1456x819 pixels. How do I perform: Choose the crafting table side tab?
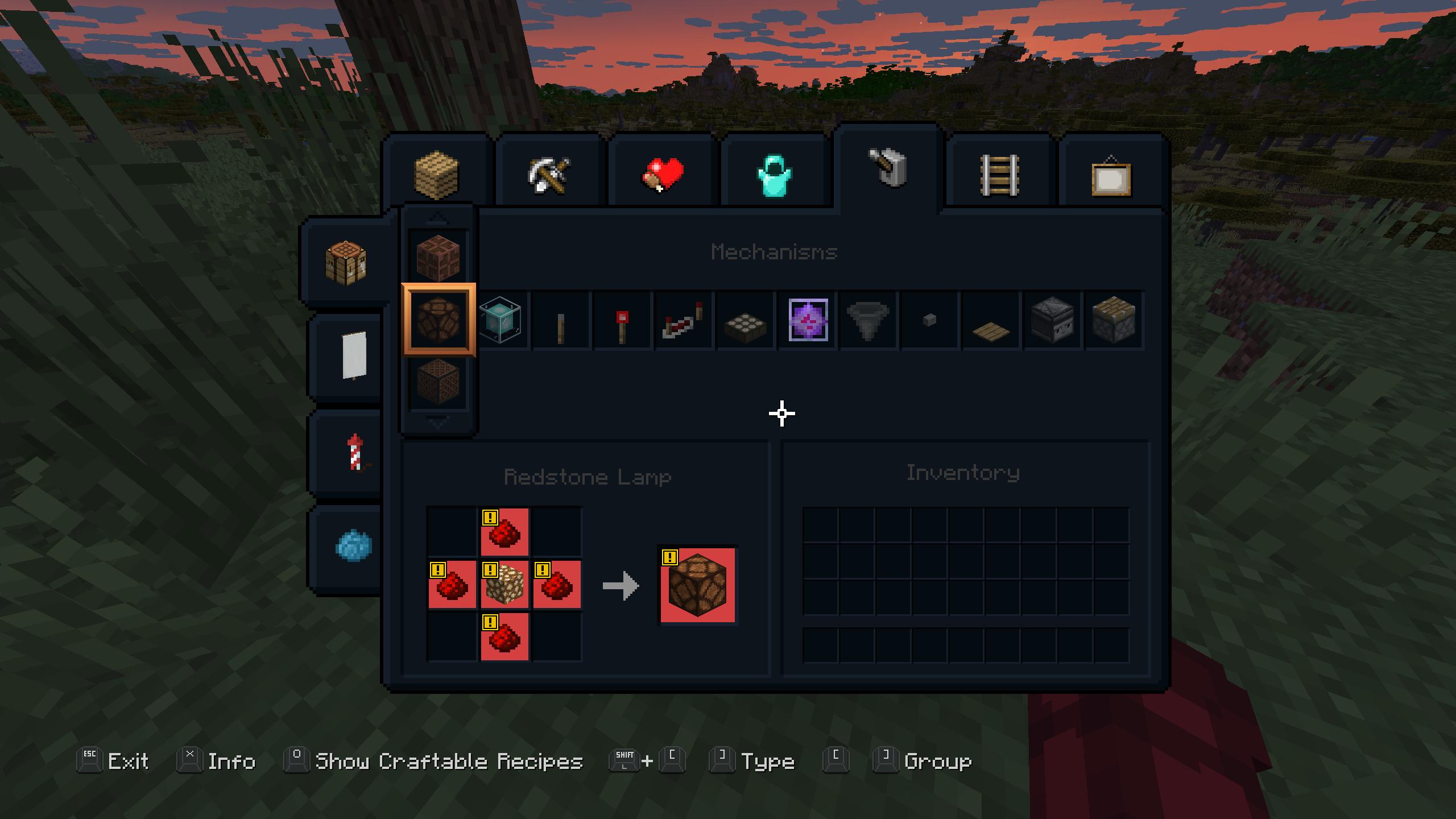click(346, 262)
